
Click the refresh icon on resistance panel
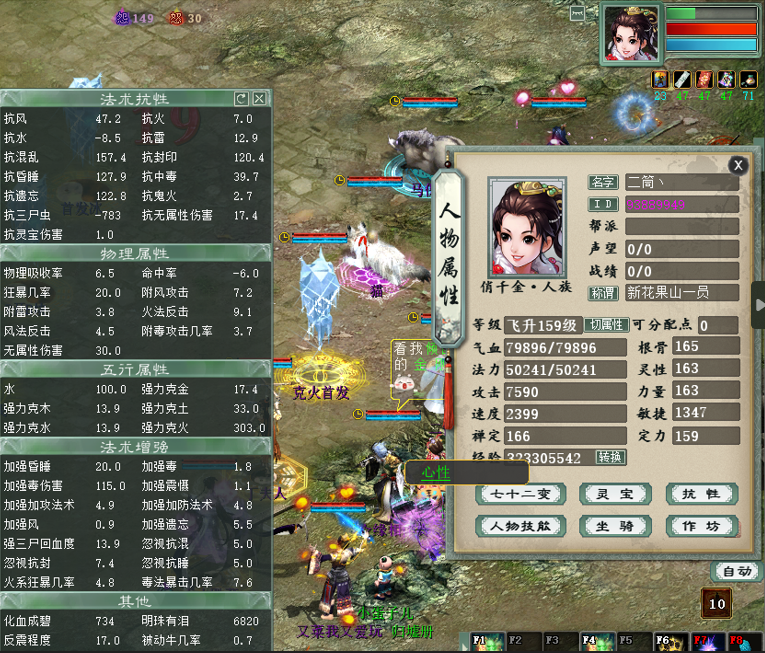point(241,98)
